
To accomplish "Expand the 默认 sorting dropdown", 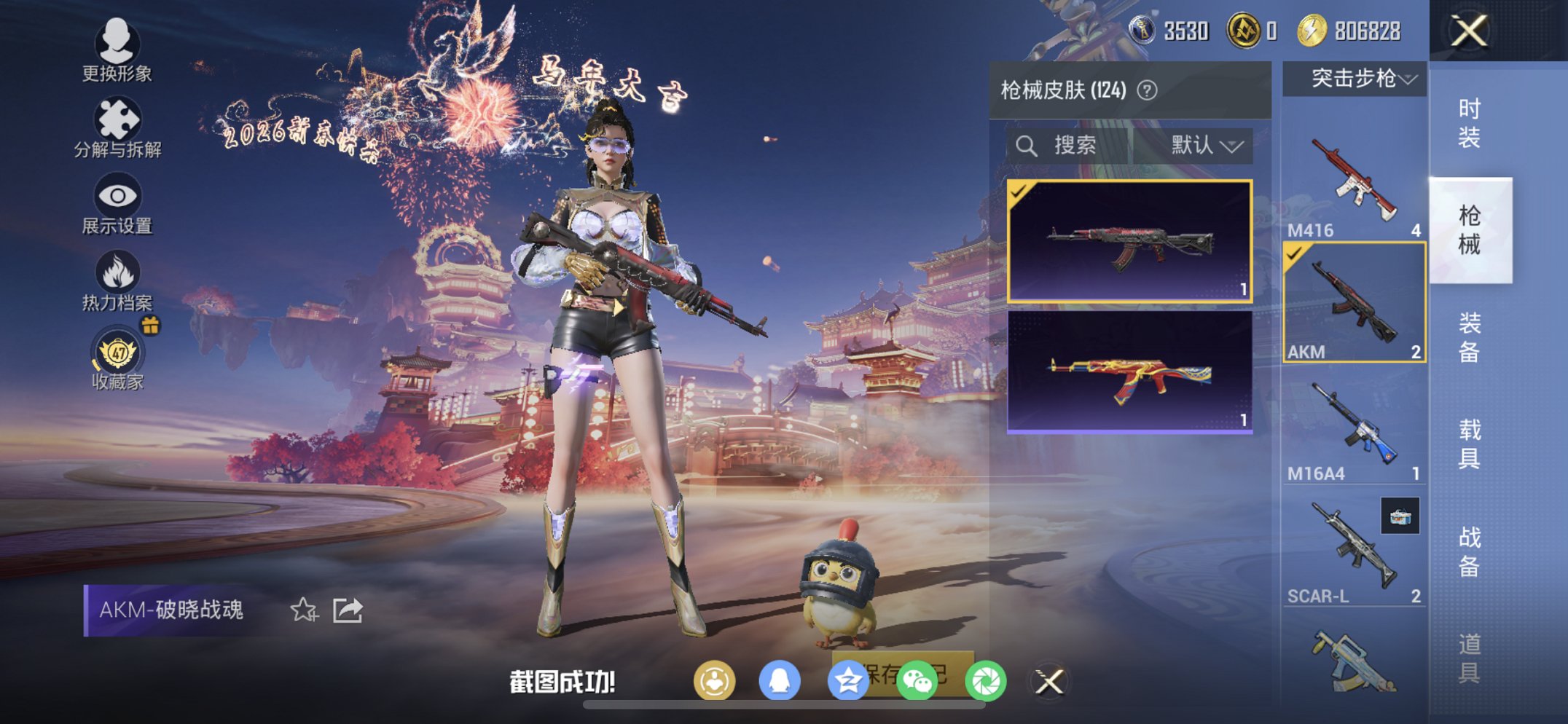I will tap(1202, 145).
